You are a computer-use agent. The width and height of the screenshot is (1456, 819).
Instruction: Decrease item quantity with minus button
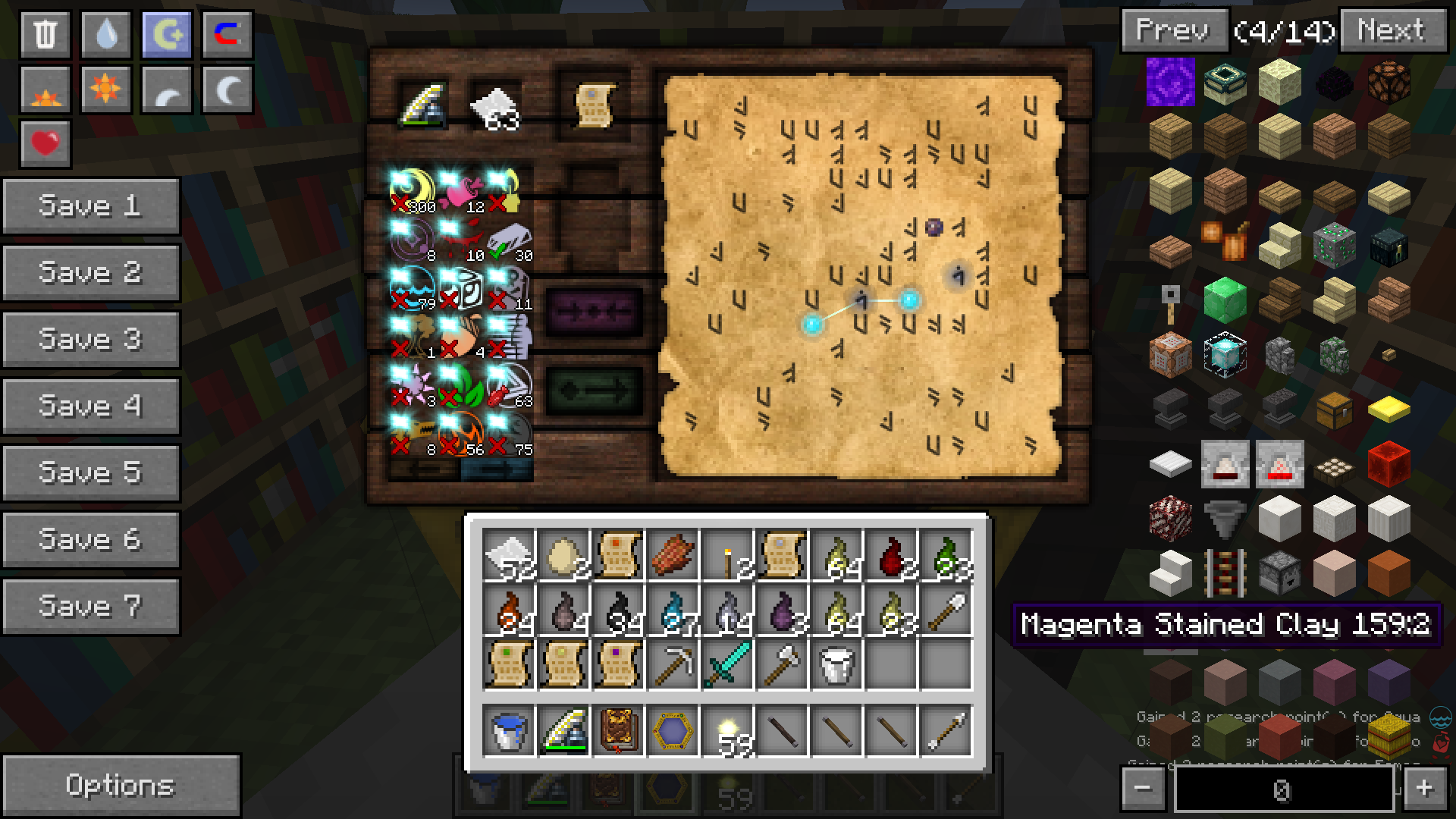coord(1143,789)
